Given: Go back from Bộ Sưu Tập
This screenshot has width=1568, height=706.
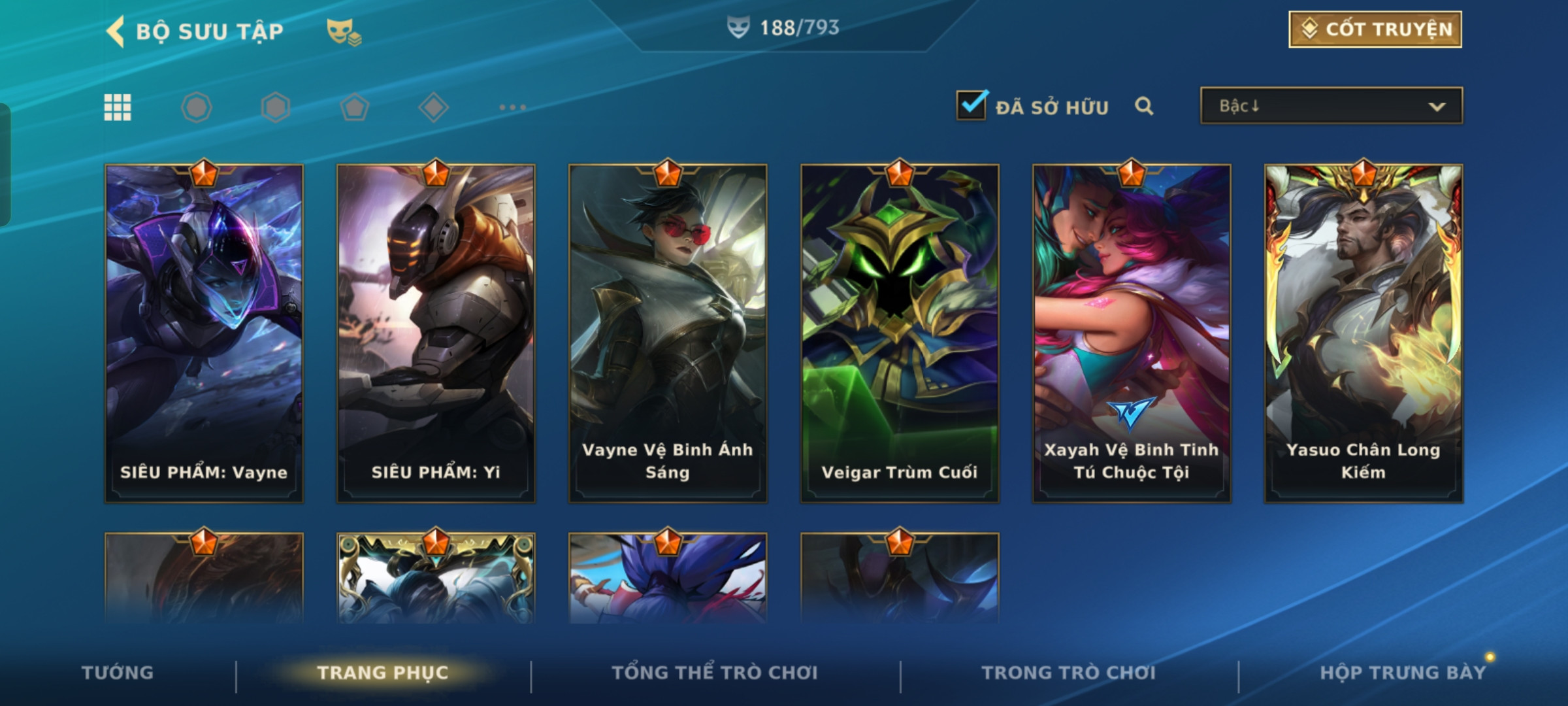Looking at the screenshot, I should tap(116, 31).
